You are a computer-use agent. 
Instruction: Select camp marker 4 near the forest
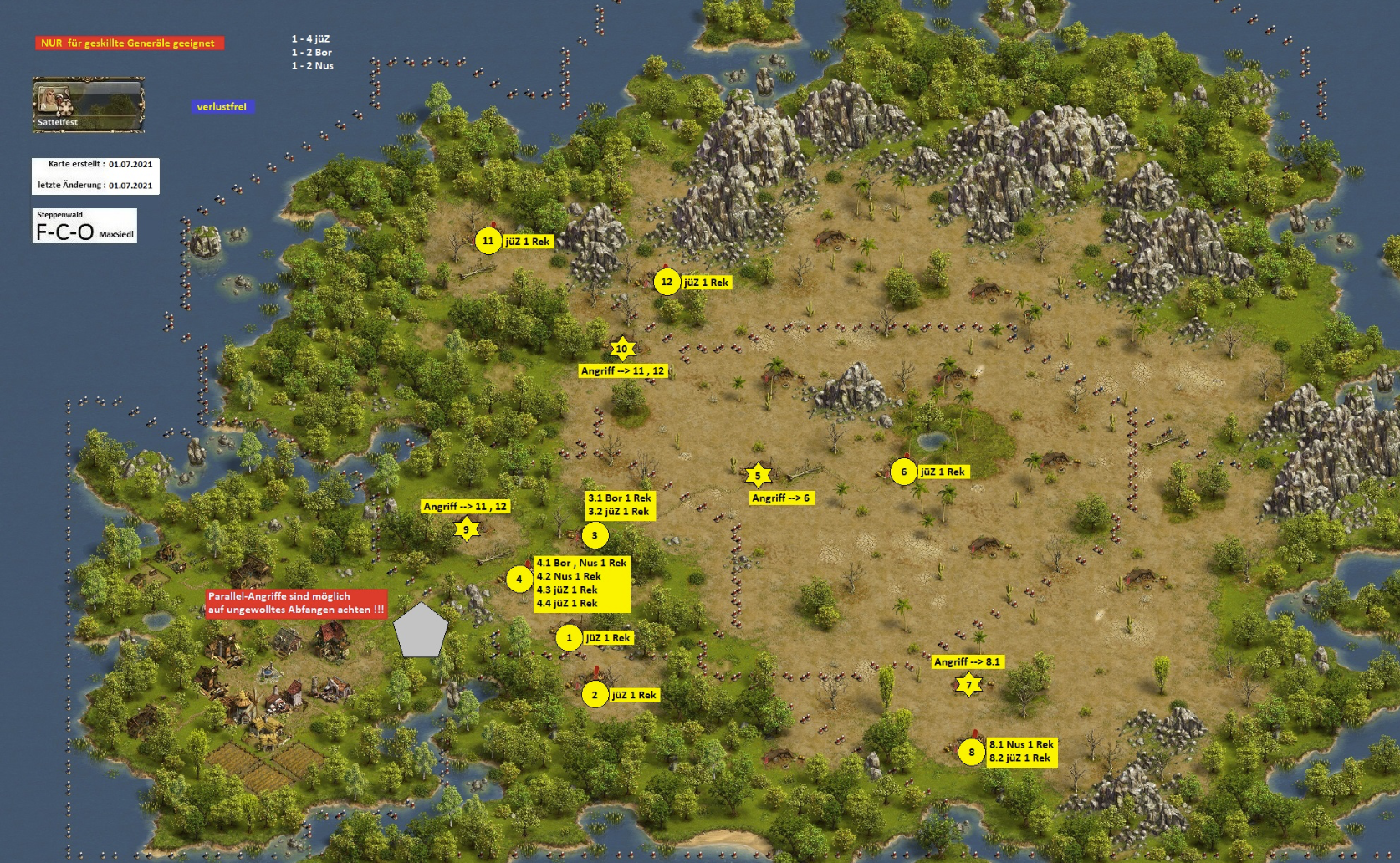(x=519, y=579)
